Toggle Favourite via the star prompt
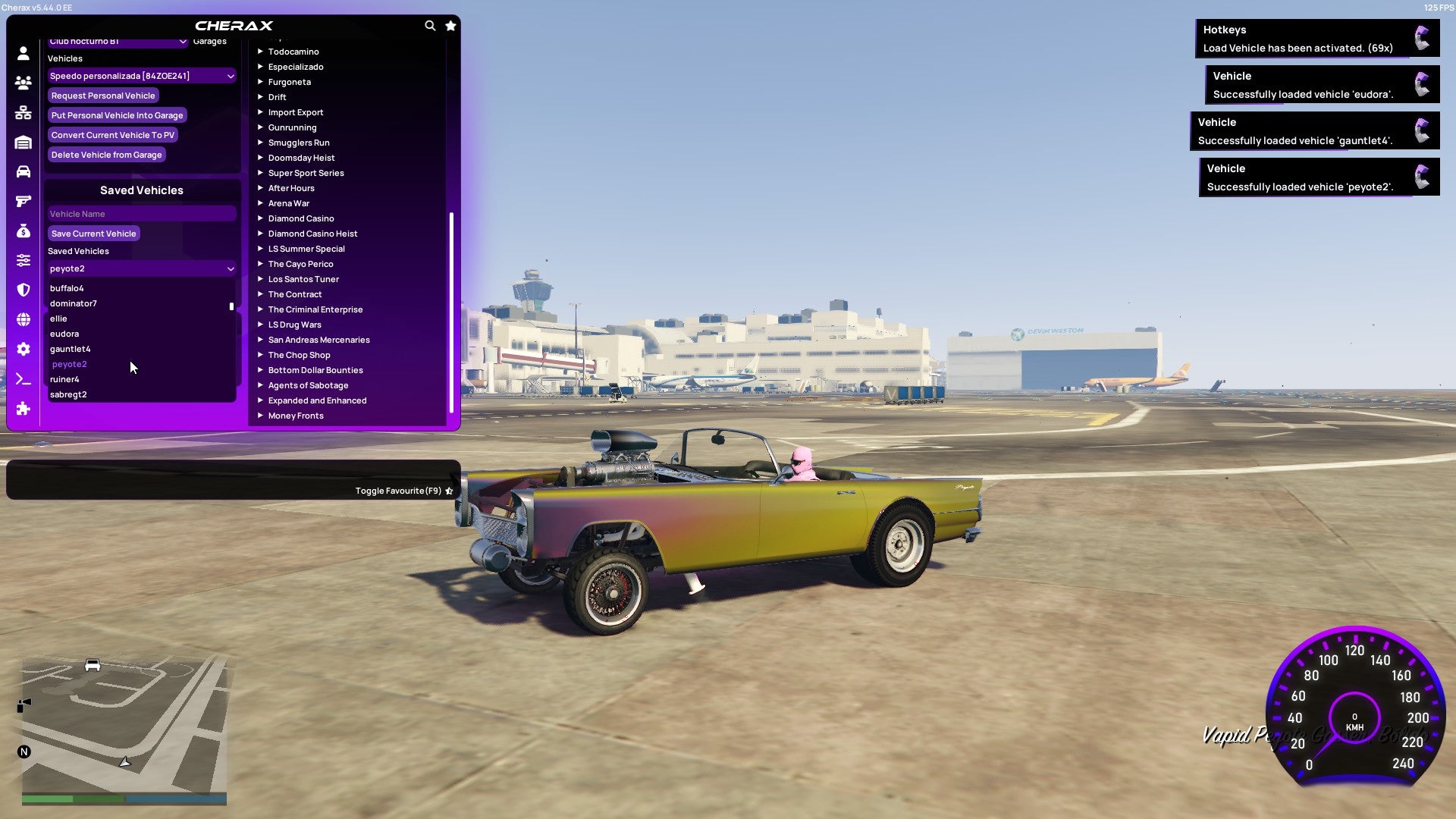The width and height of the screenshot is (1456, 819). [449, 491]
